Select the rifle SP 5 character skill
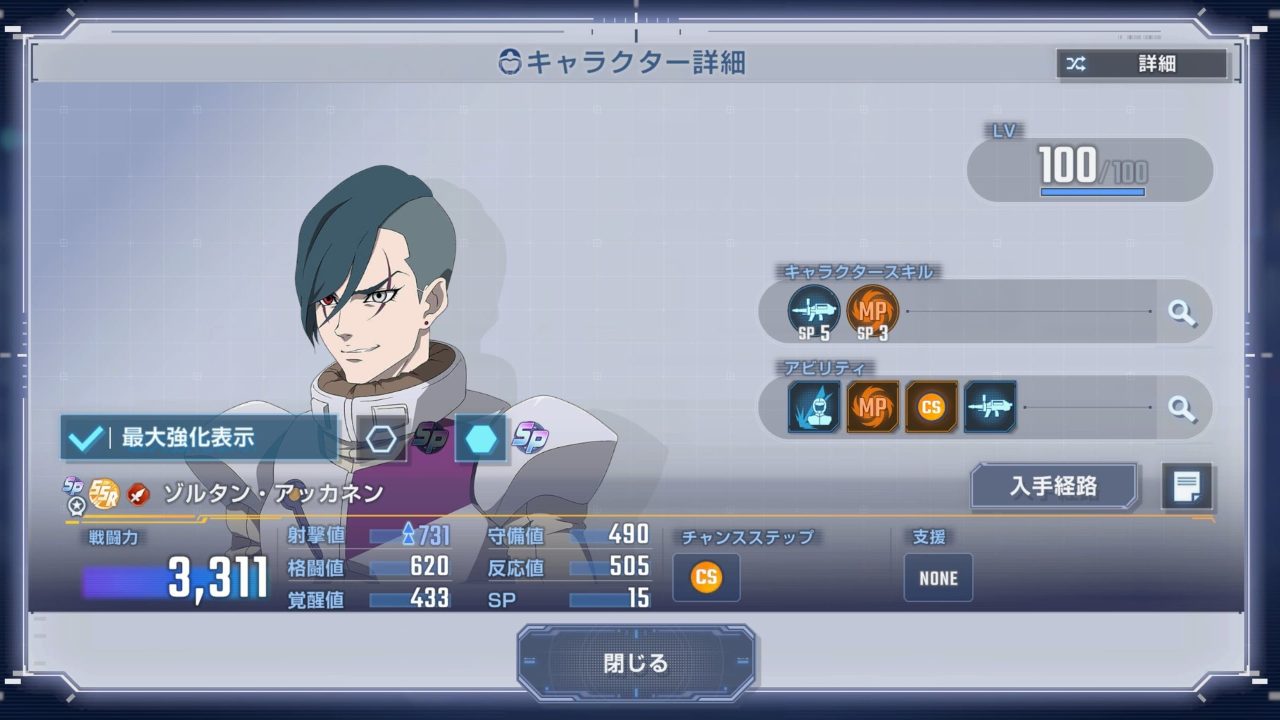 tap(813, 312)
